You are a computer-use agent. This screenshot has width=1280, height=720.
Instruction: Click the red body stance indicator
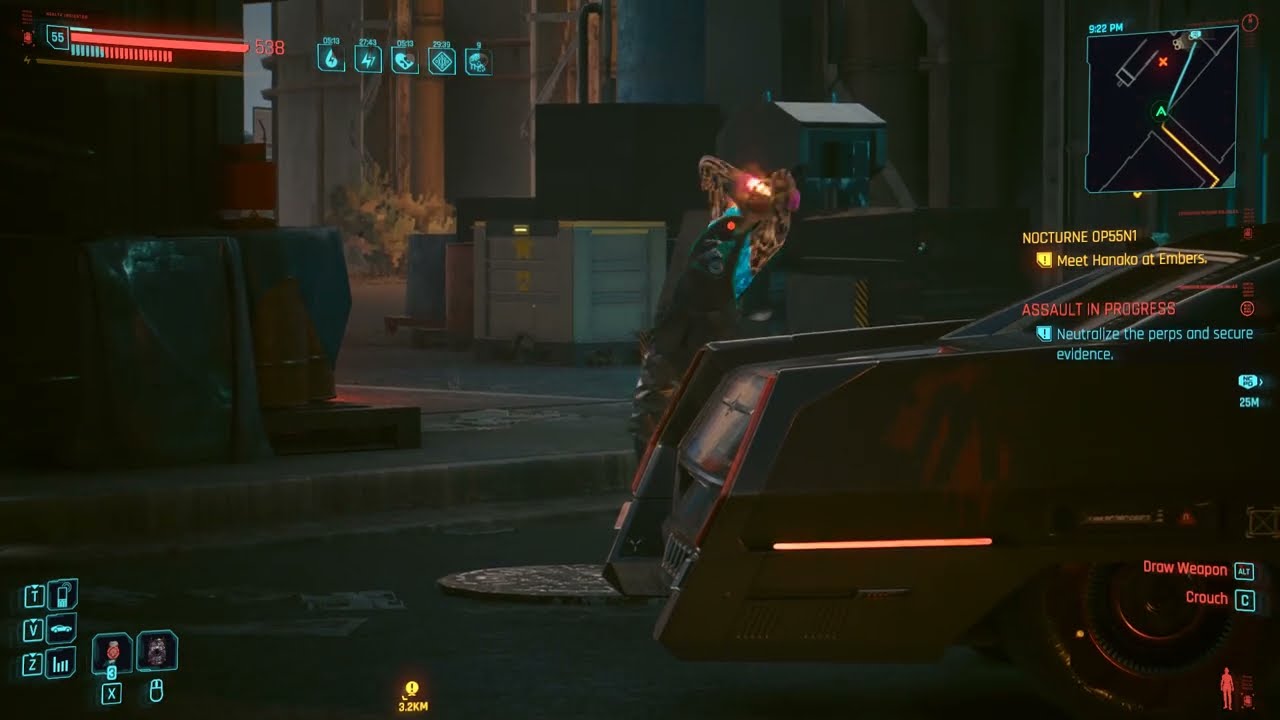1226,688
